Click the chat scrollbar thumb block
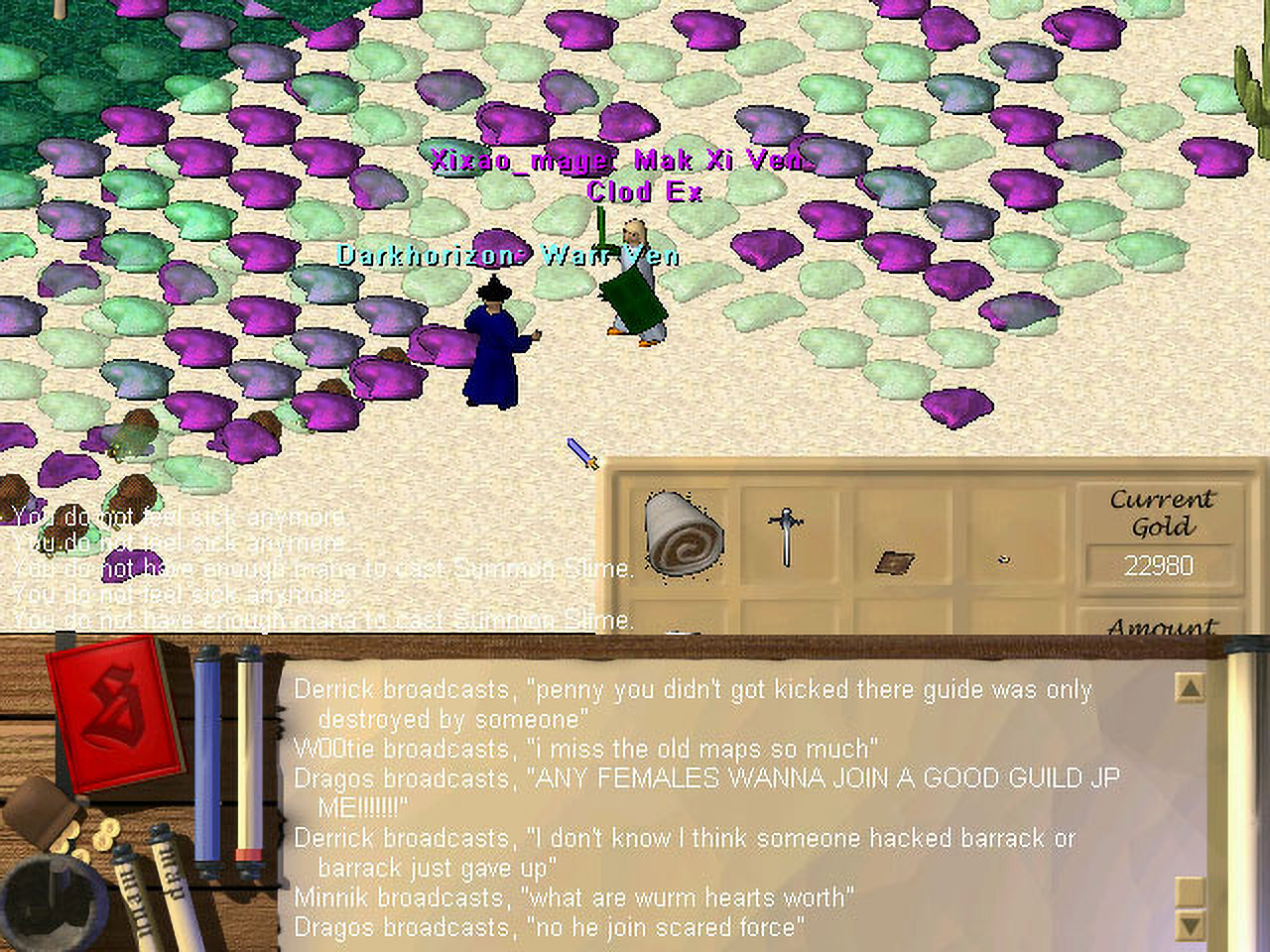The height and width of the screenshot is (952, 1270). click(x=1189, y=890)
